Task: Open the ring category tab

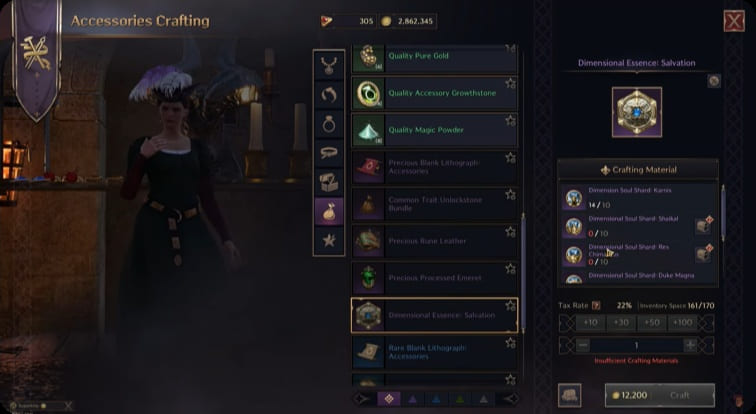Action: (328, 124)
